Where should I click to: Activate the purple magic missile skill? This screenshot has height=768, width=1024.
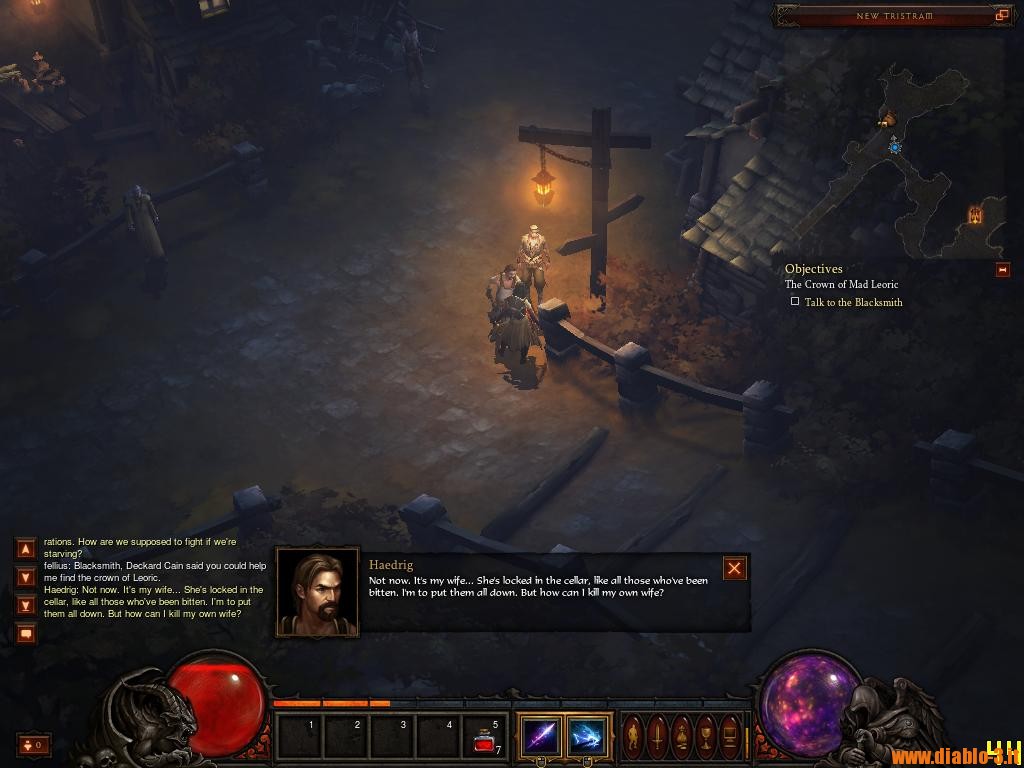(541, 738)
